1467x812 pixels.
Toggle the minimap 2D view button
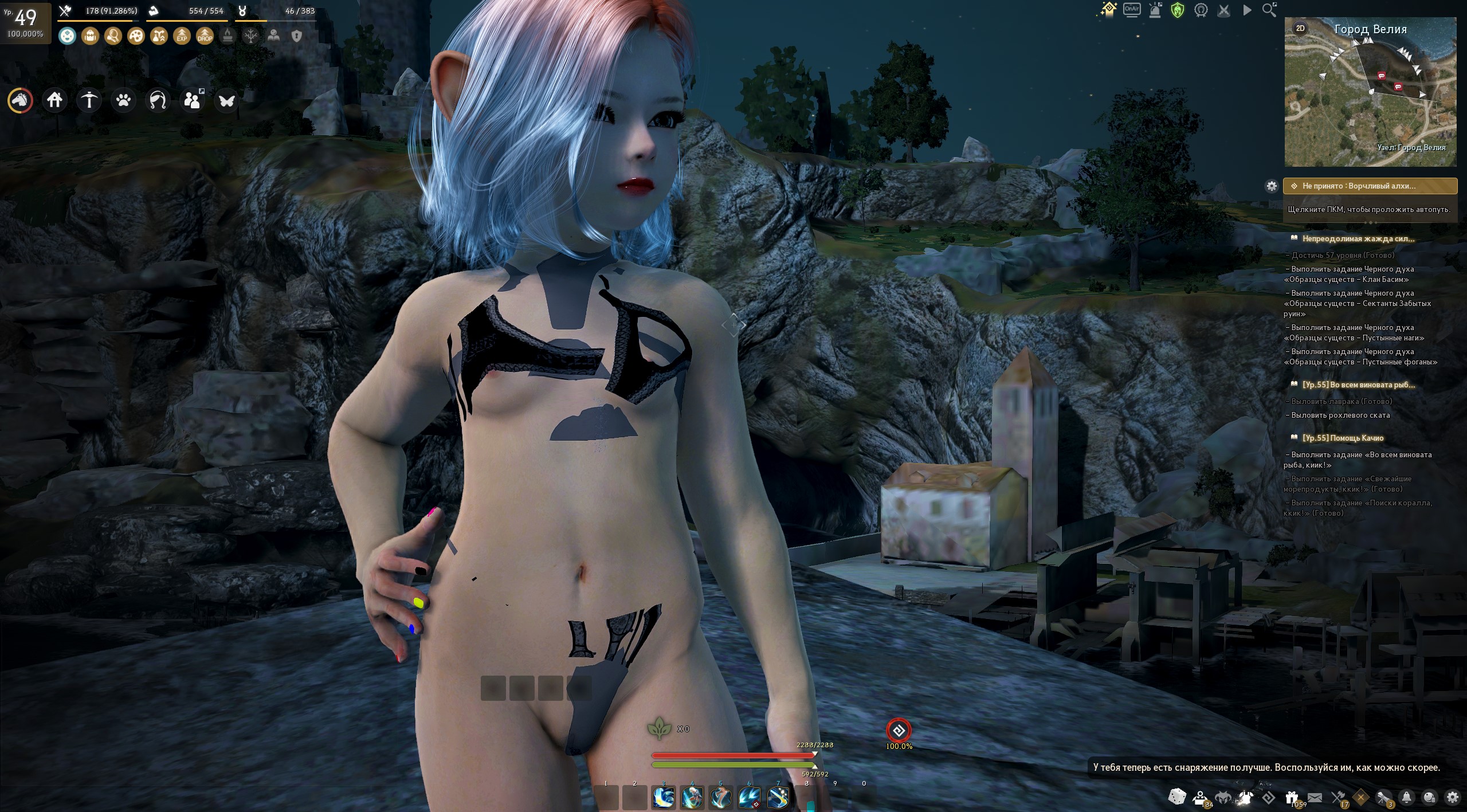(1300, 28)
